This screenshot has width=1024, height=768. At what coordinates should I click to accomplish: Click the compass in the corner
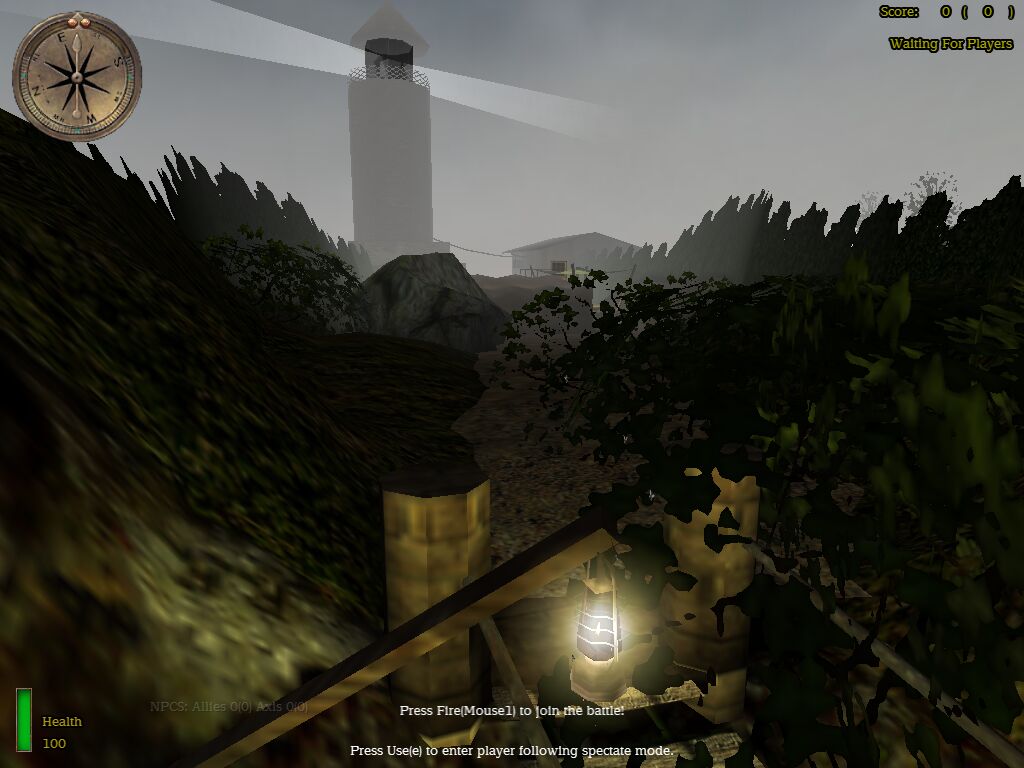pos(77,76)
